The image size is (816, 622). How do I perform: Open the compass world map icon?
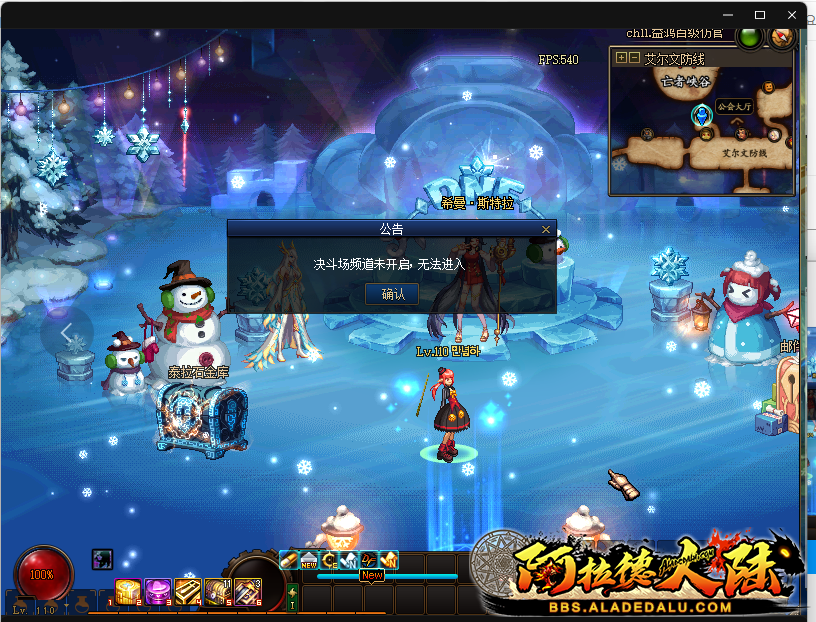pyautogui.click(x=781, y=37)
